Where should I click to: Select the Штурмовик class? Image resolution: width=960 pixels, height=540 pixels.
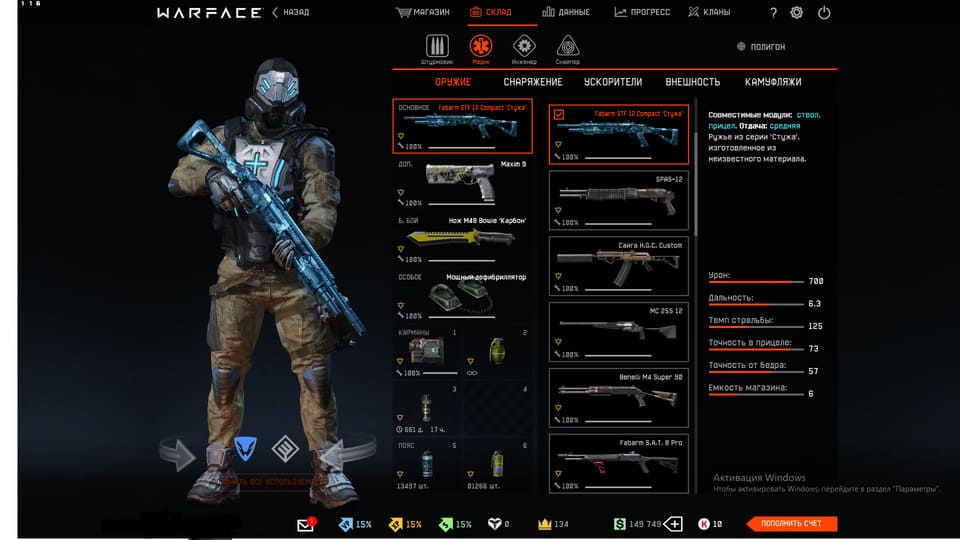coord(436,48)
